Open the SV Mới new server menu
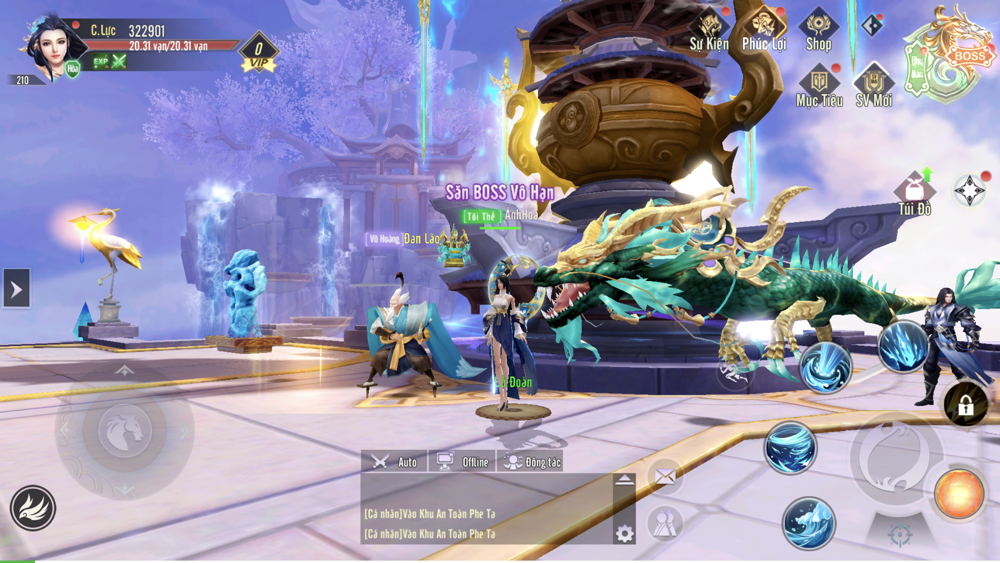Viewport: 1000px width, 563px height. [x=873, y=85]
